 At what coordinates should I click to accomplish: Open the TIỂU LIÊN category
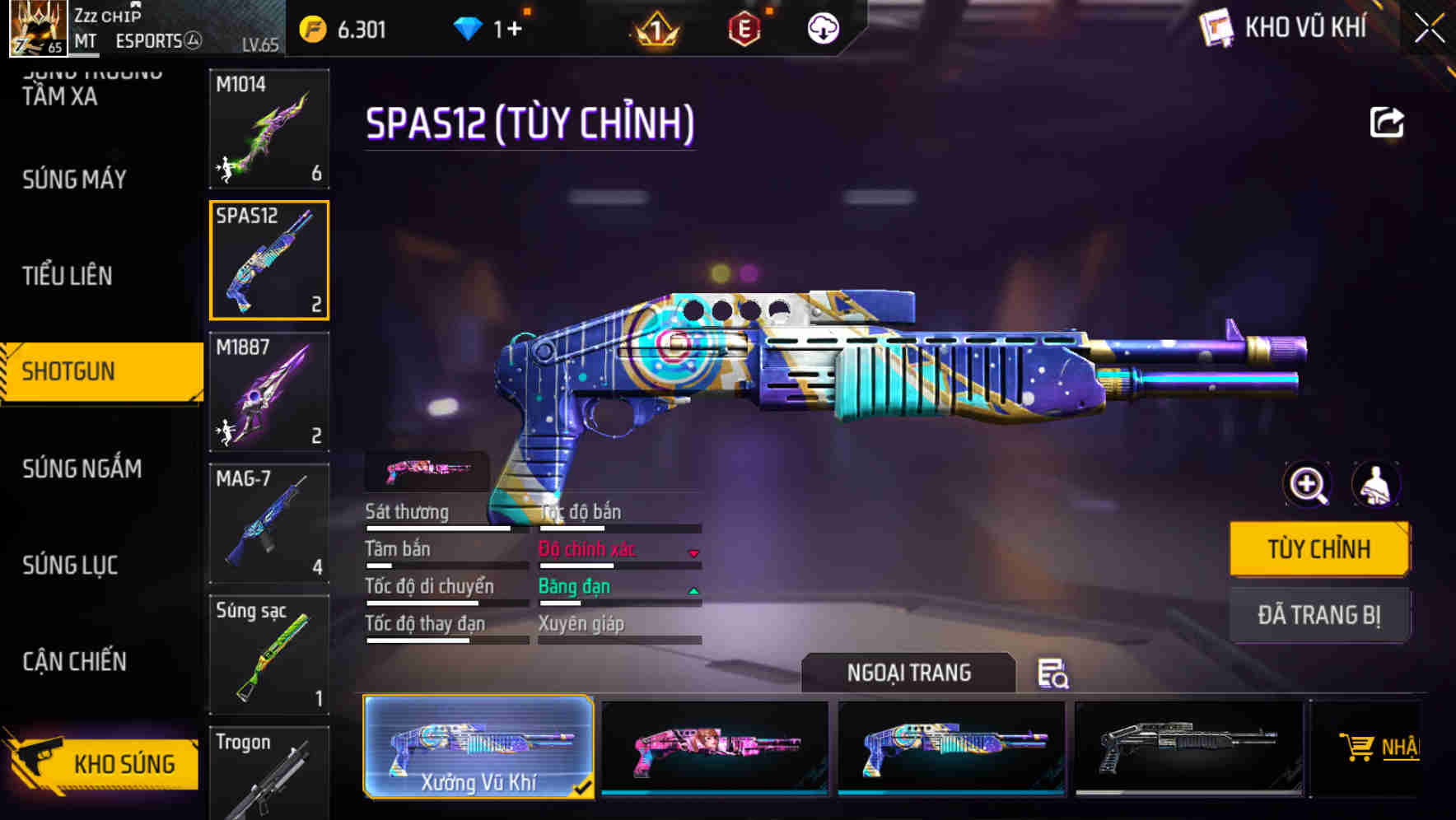(68, 276)
